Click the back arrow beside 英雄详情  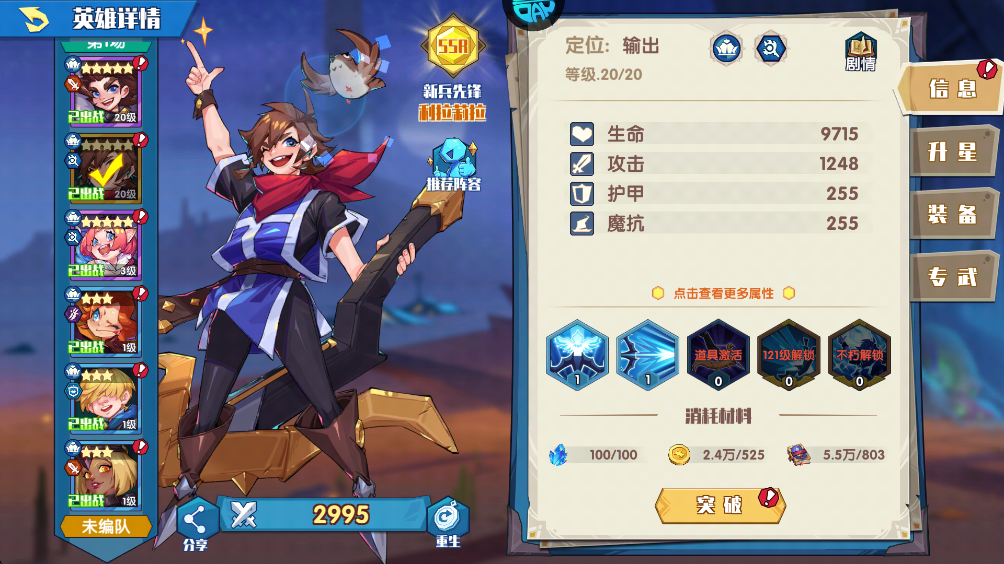click(x=35, y=18)
